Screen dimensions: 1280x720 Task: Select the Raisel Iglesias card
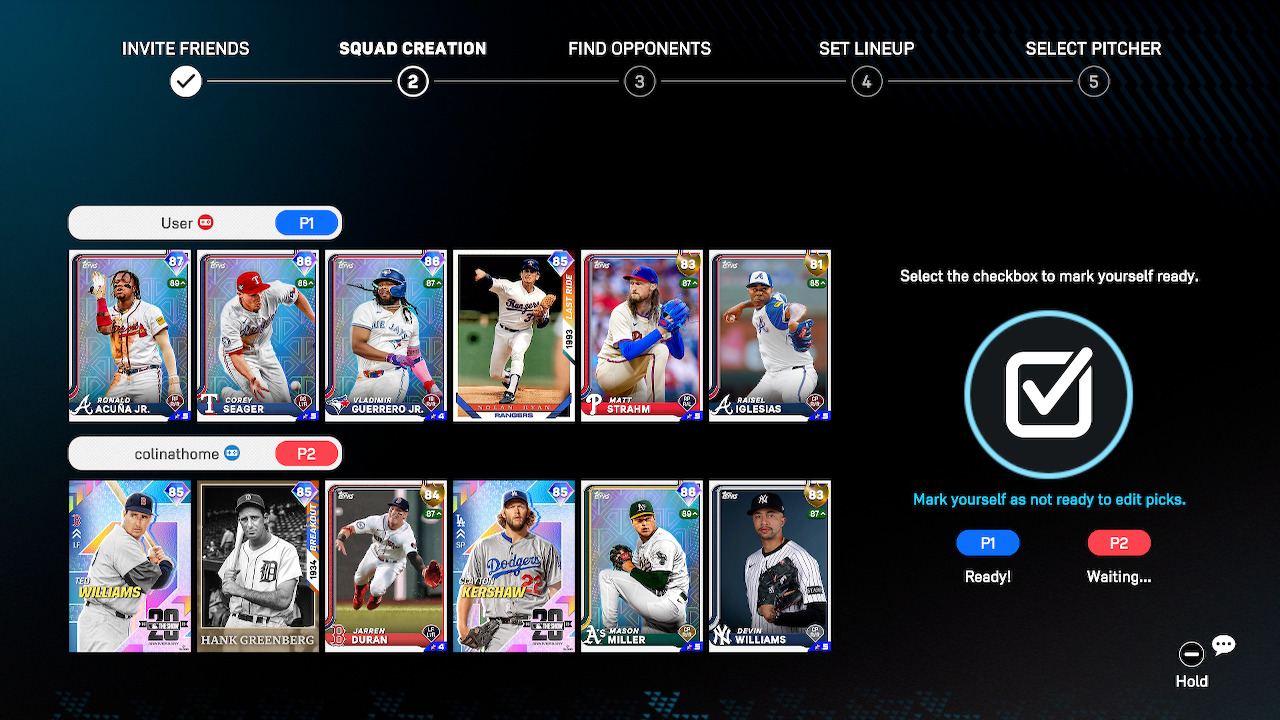(770, 336)
